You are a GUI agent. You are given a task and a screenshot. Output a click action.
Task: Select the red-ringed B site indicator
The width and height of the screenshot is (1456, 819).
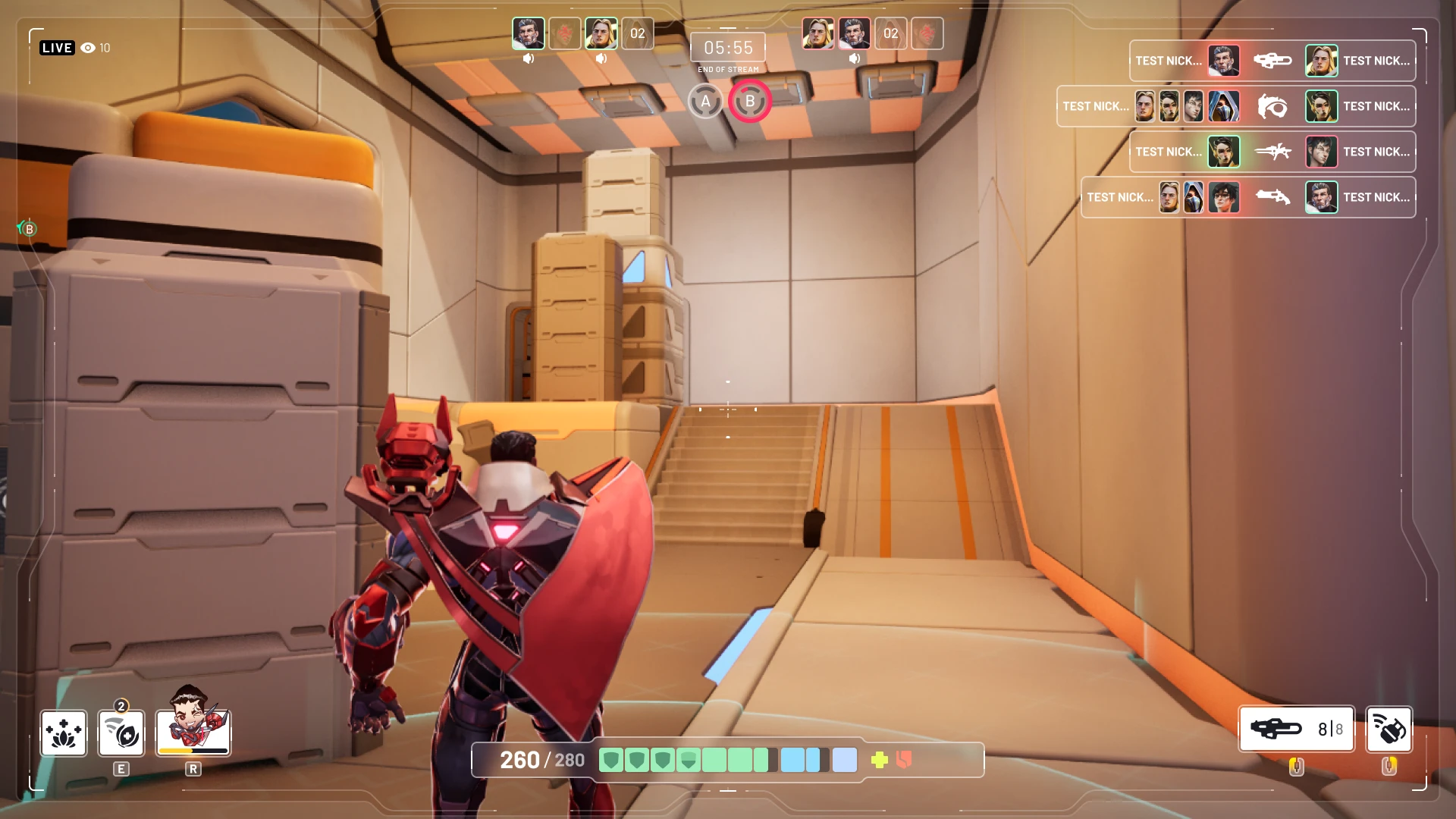(750, 102)
